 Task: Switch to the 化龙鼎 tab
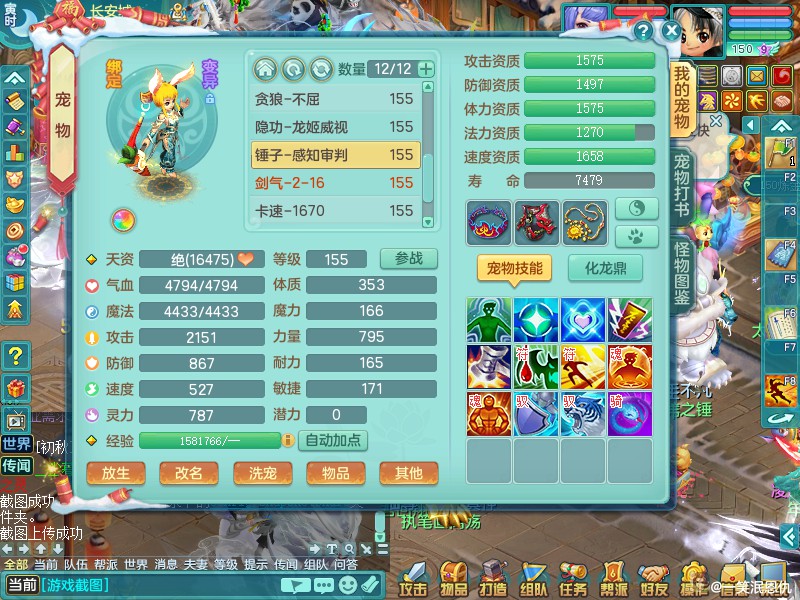point(605,268)
